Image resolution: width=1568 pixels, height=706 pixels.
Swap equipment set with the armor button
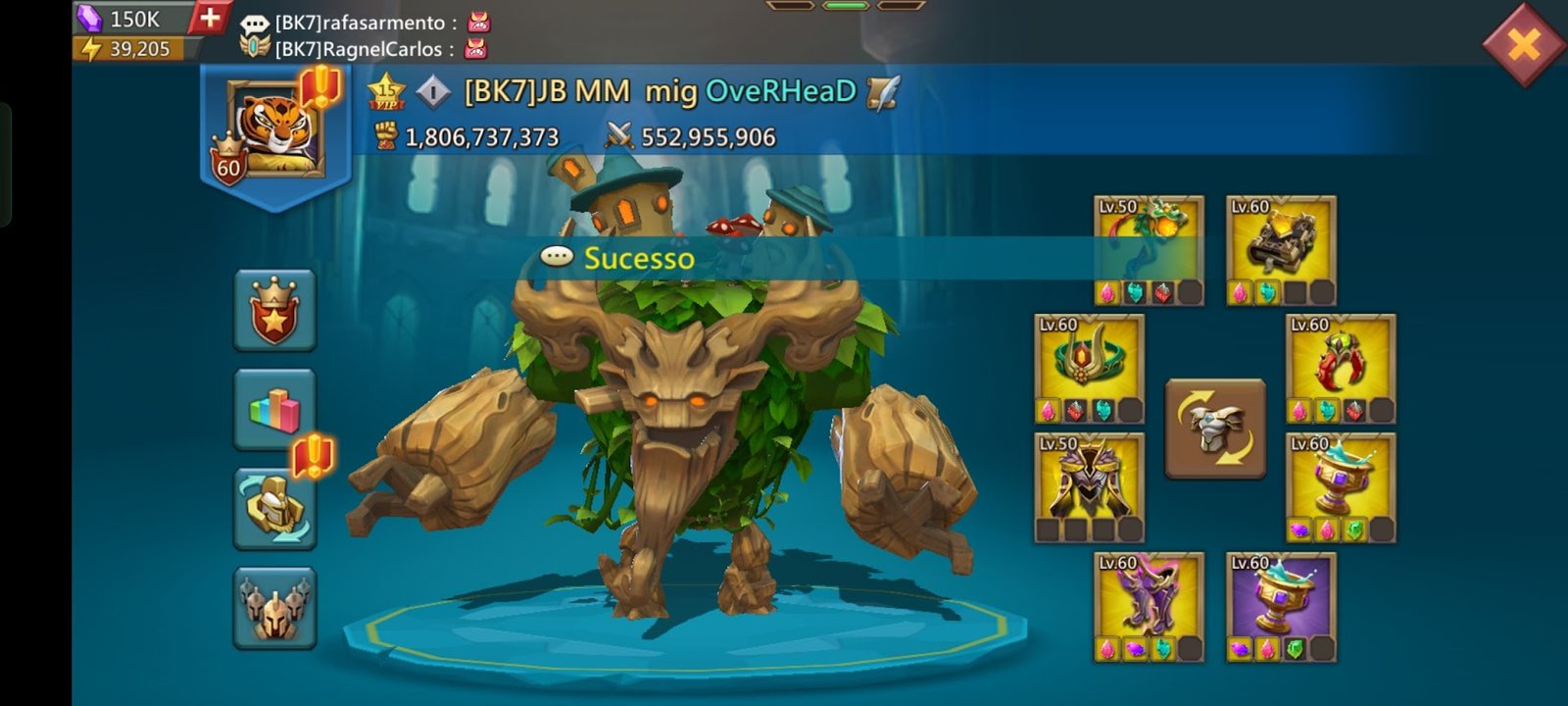pos(1215,429)
